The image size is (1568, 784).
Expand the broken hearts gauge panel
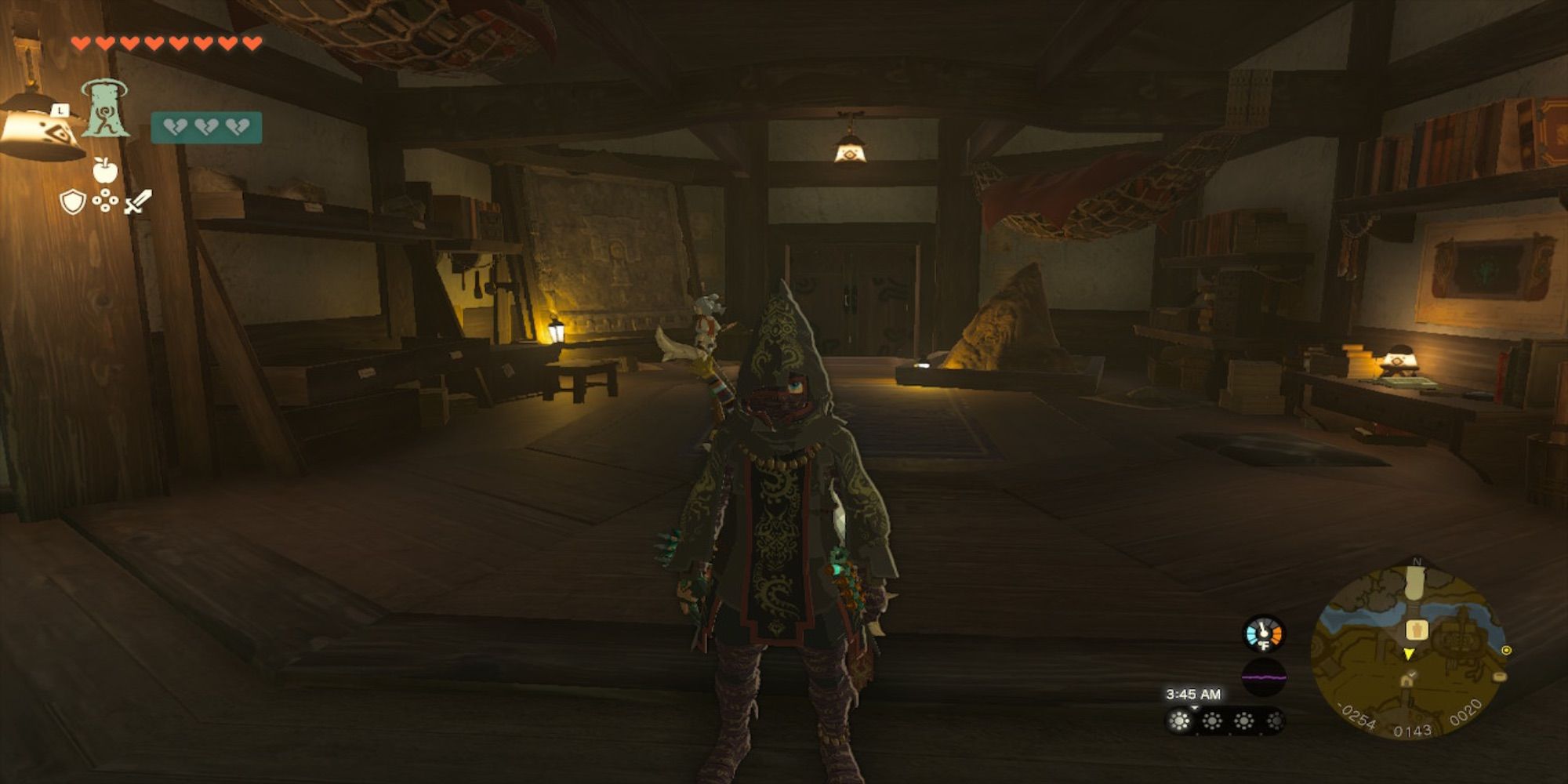point(207,127)
